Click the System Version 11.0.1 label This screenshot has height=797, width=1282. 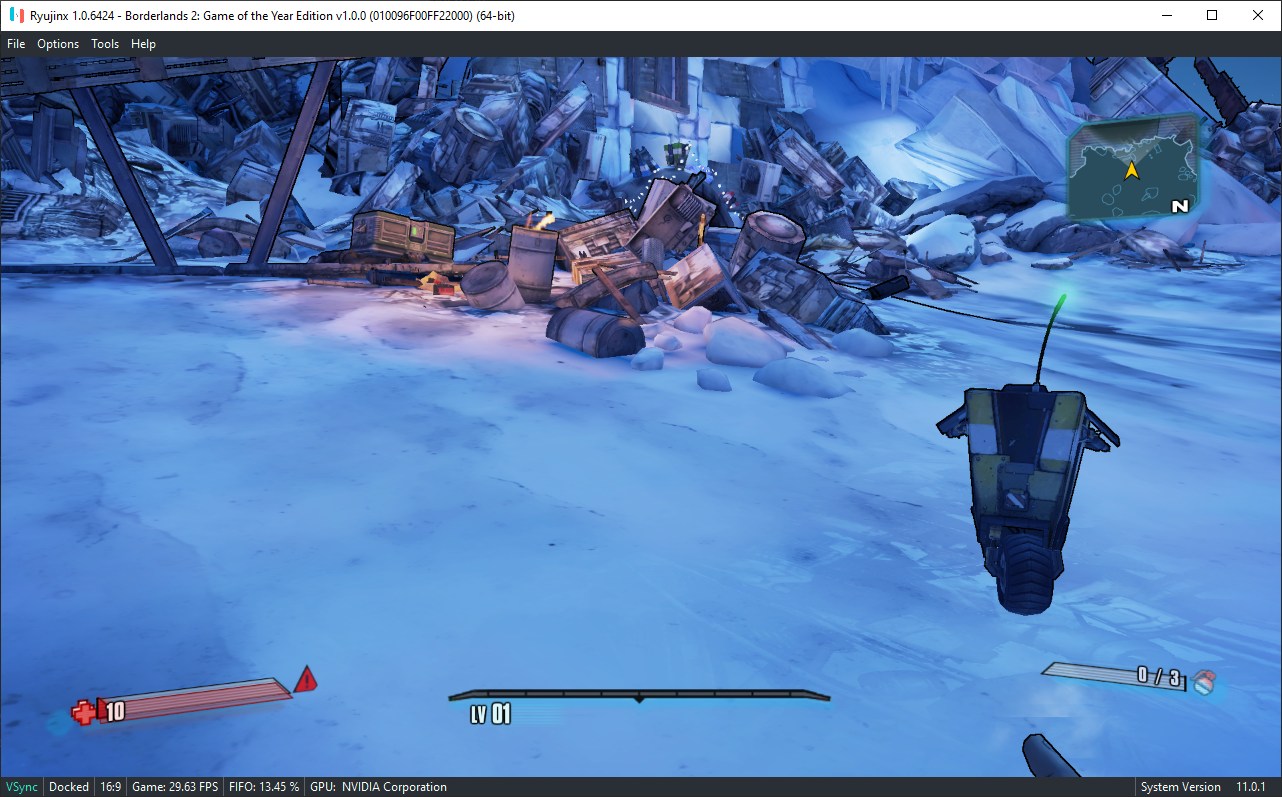(x=1201, y=786)
